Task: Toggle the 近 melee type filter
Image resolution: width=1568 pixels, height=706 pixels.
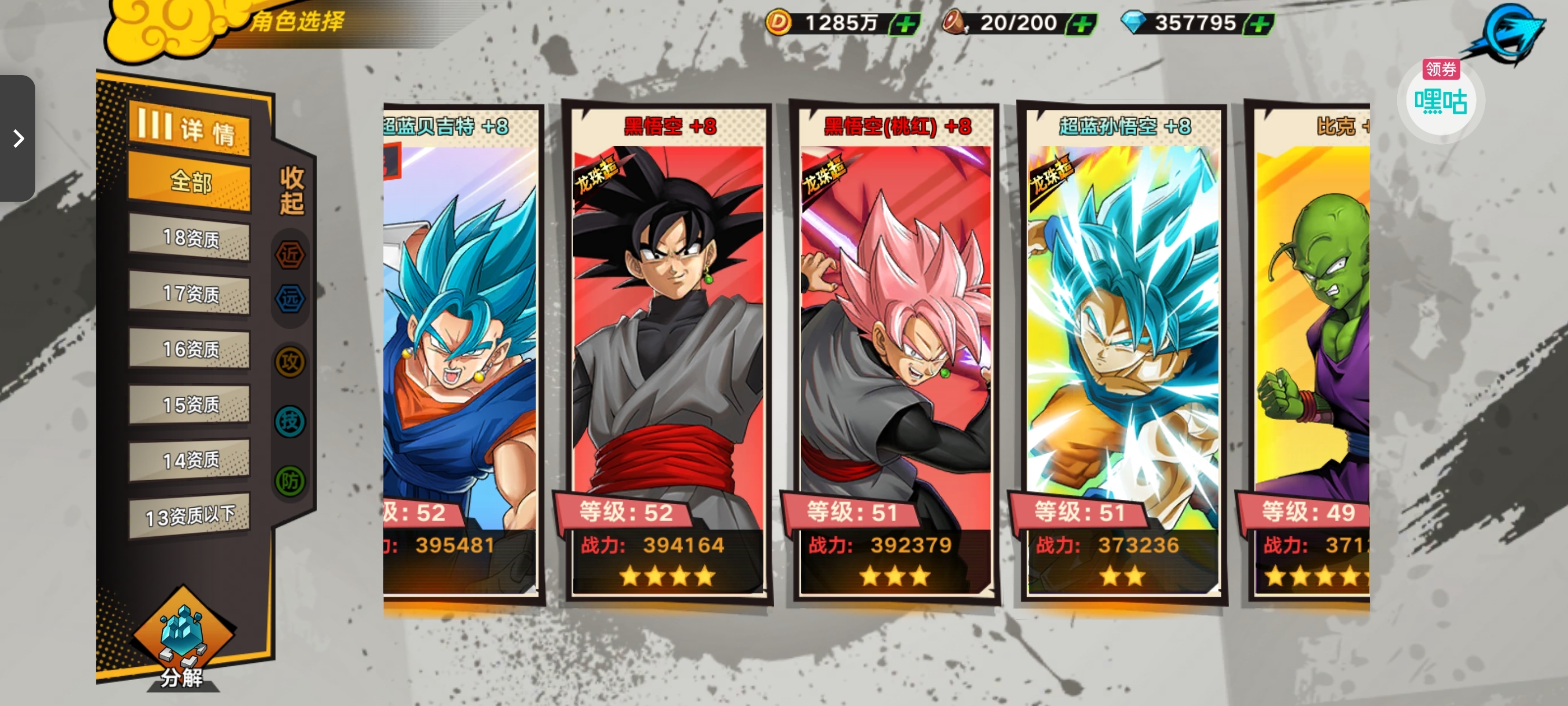Action: (290, 254)
